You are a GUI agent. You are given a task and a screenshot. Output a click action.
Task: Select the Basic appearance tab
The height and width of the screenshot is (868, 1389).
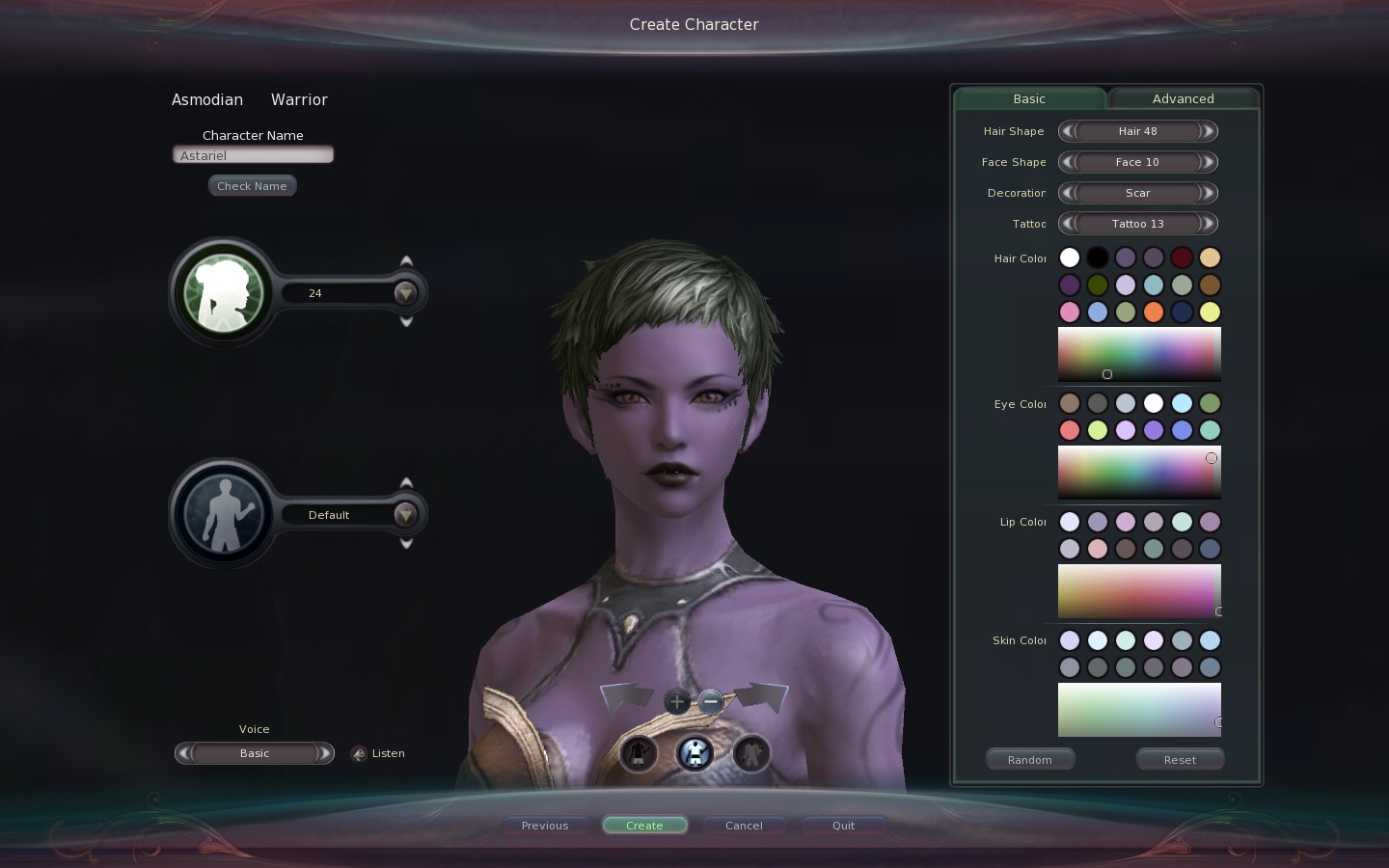[x=1029, y=98]
